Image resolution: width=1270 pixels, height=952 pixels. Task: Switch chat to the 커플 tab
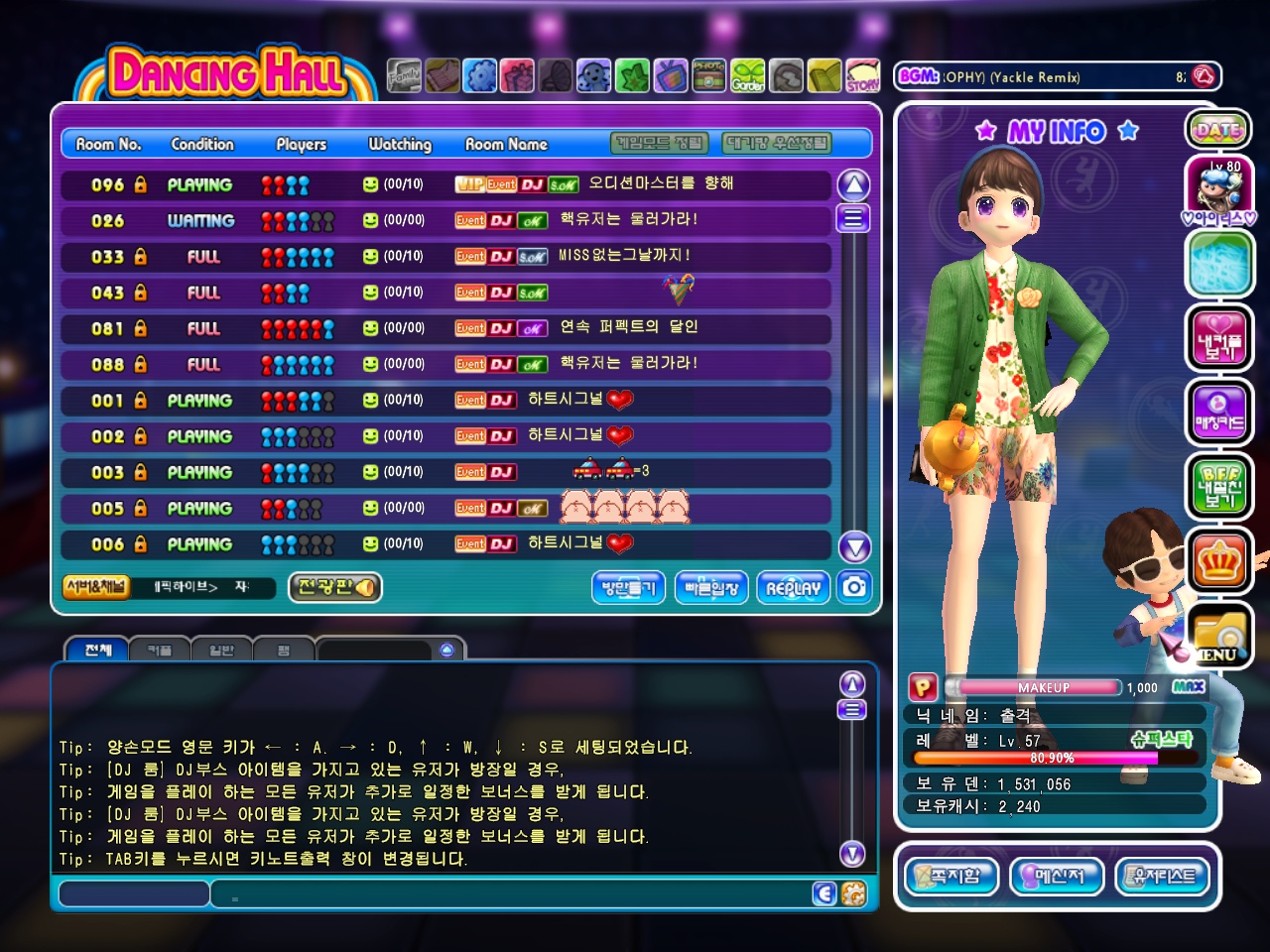(160, 651)
